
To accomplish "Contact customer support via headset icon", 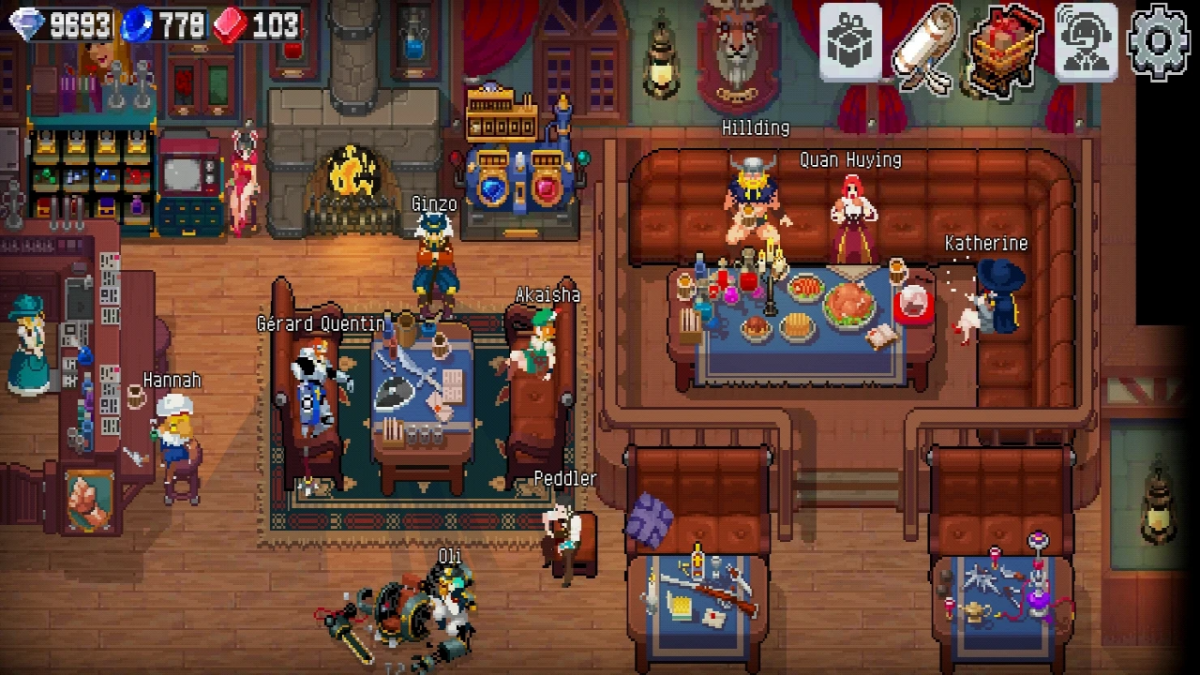I will pyautogui.click(x=1085, y=42).
